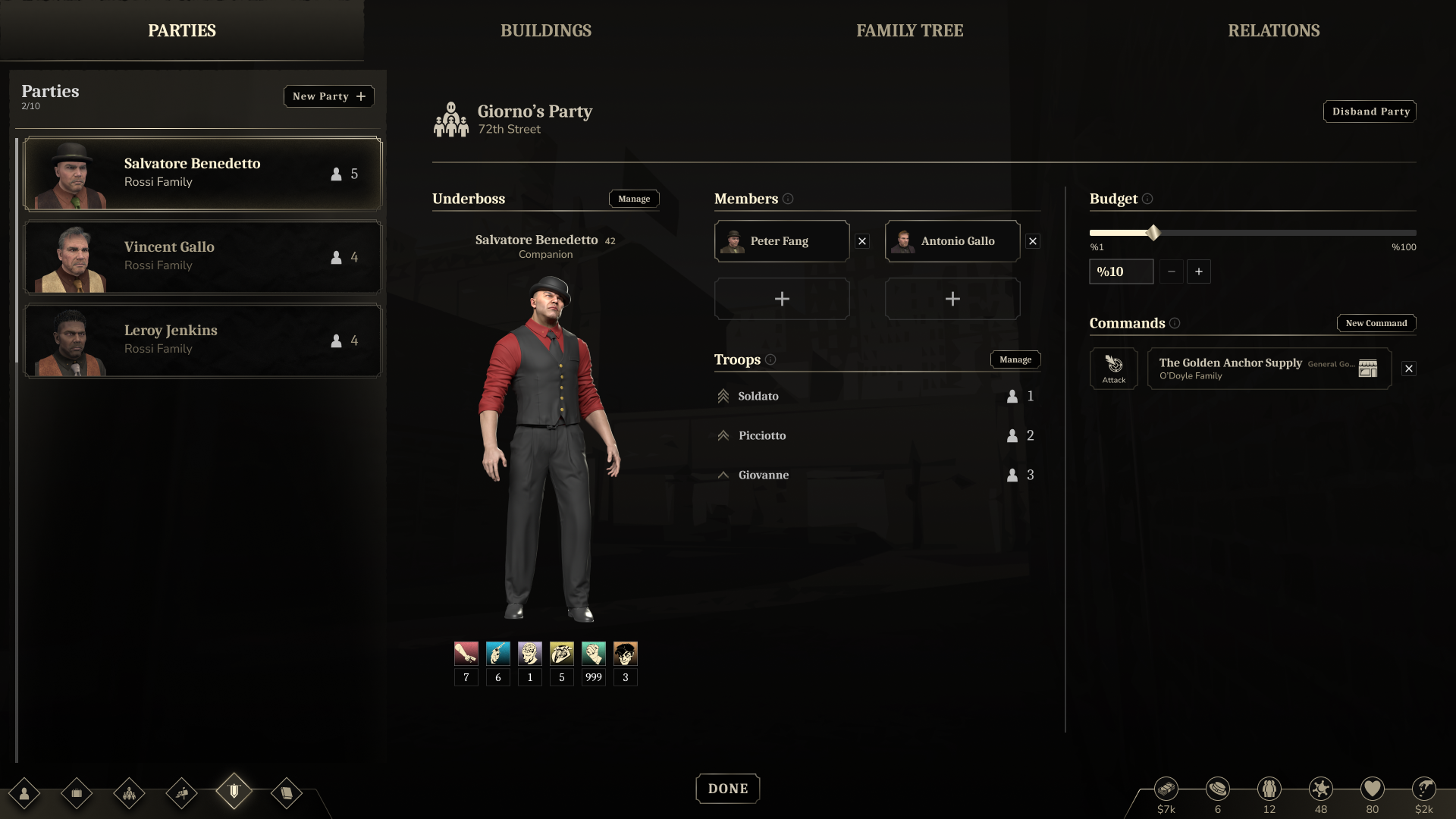Viewport: 1456px width, 819px height.
Task: Open Peter Fang's member card
Action: (x=781, y=241)
